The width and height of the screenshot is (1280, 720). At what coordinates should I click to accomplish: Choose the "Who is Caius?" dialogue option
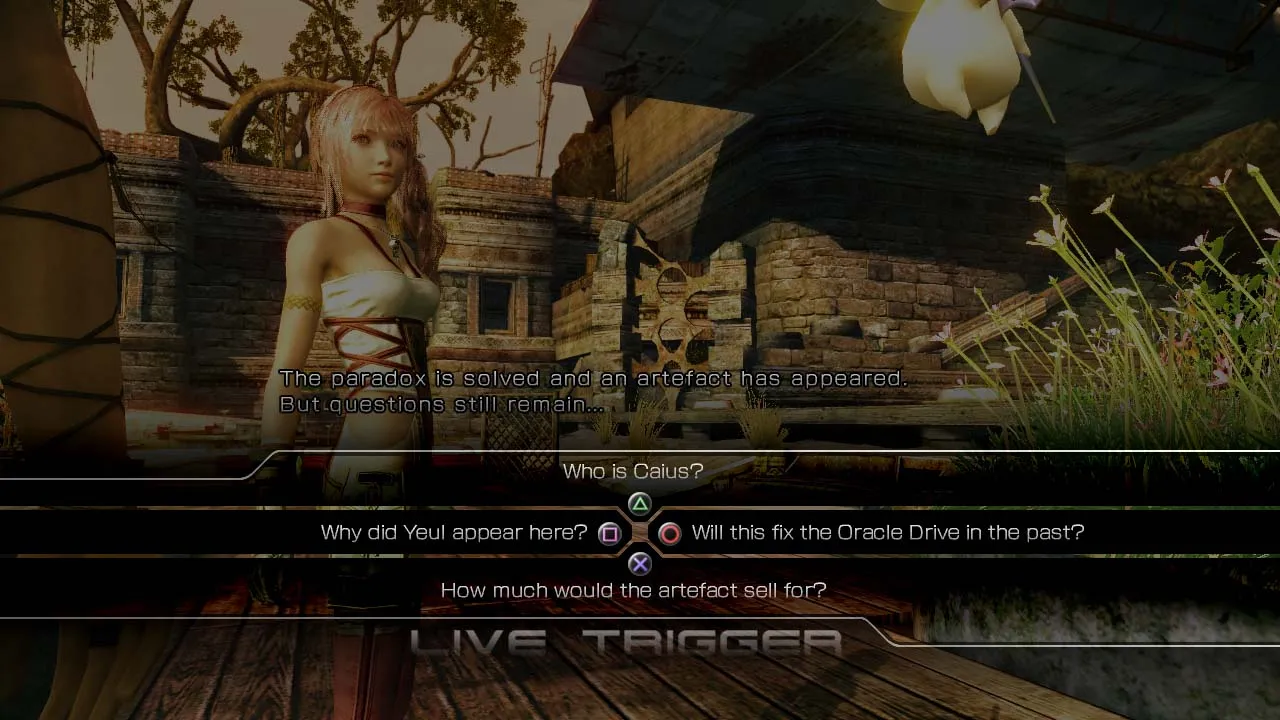click(x=633, y=471)
